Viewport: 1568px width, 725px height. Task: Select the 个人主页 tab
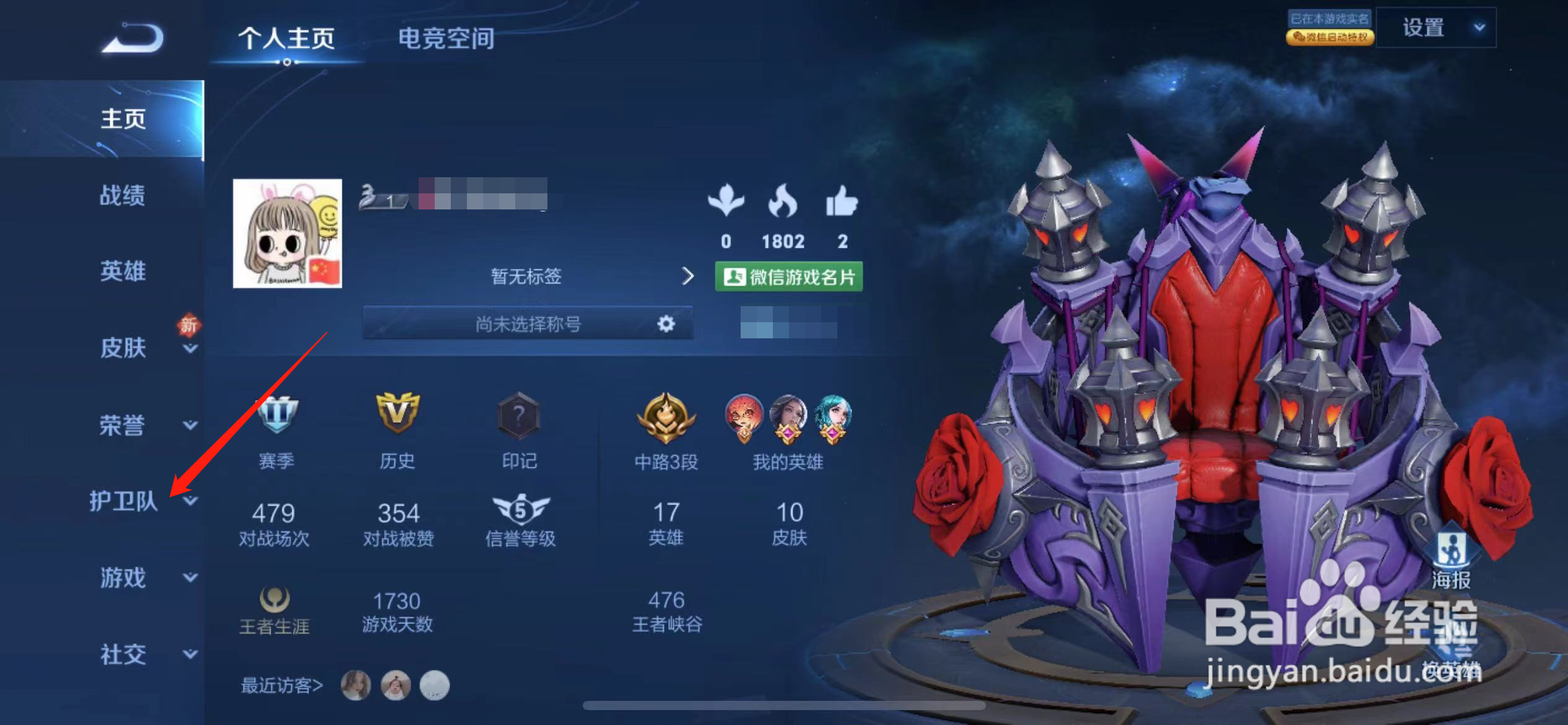coord(286,38)
